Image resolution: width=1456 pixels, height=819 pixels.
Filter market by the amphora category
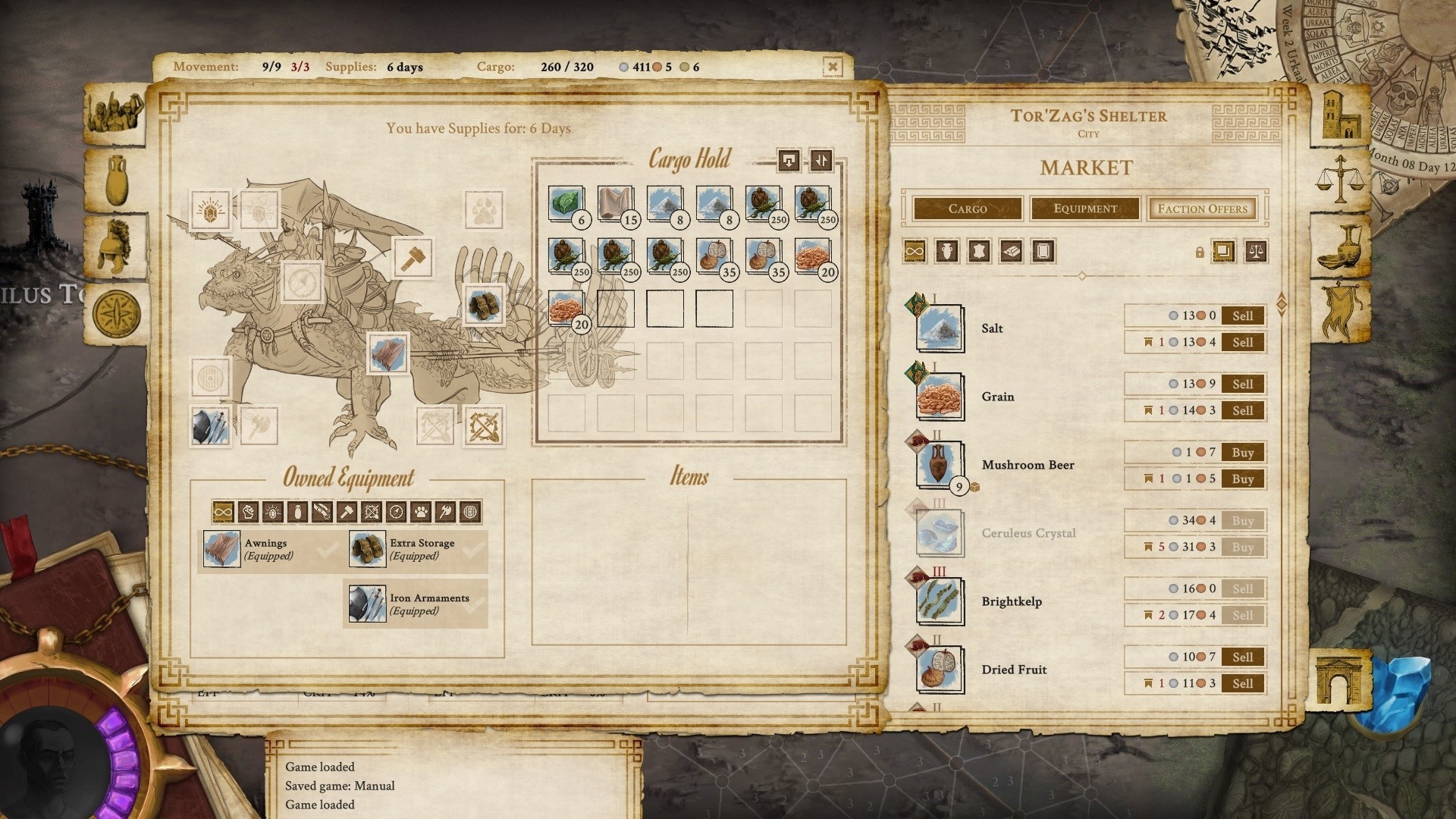point(946,251)
